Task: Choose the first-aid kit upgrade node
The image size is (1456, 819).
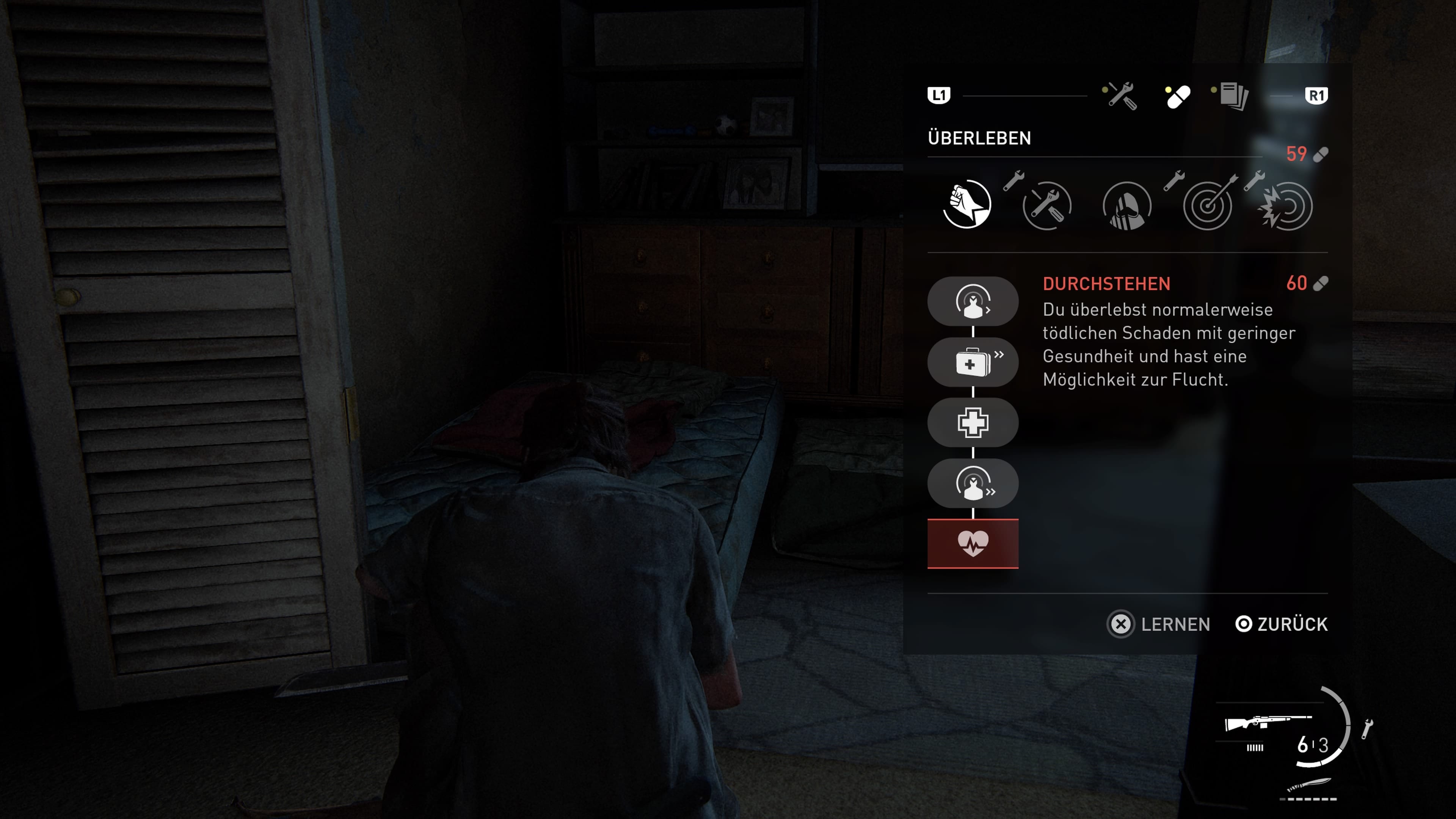Action: pos(973,362)
